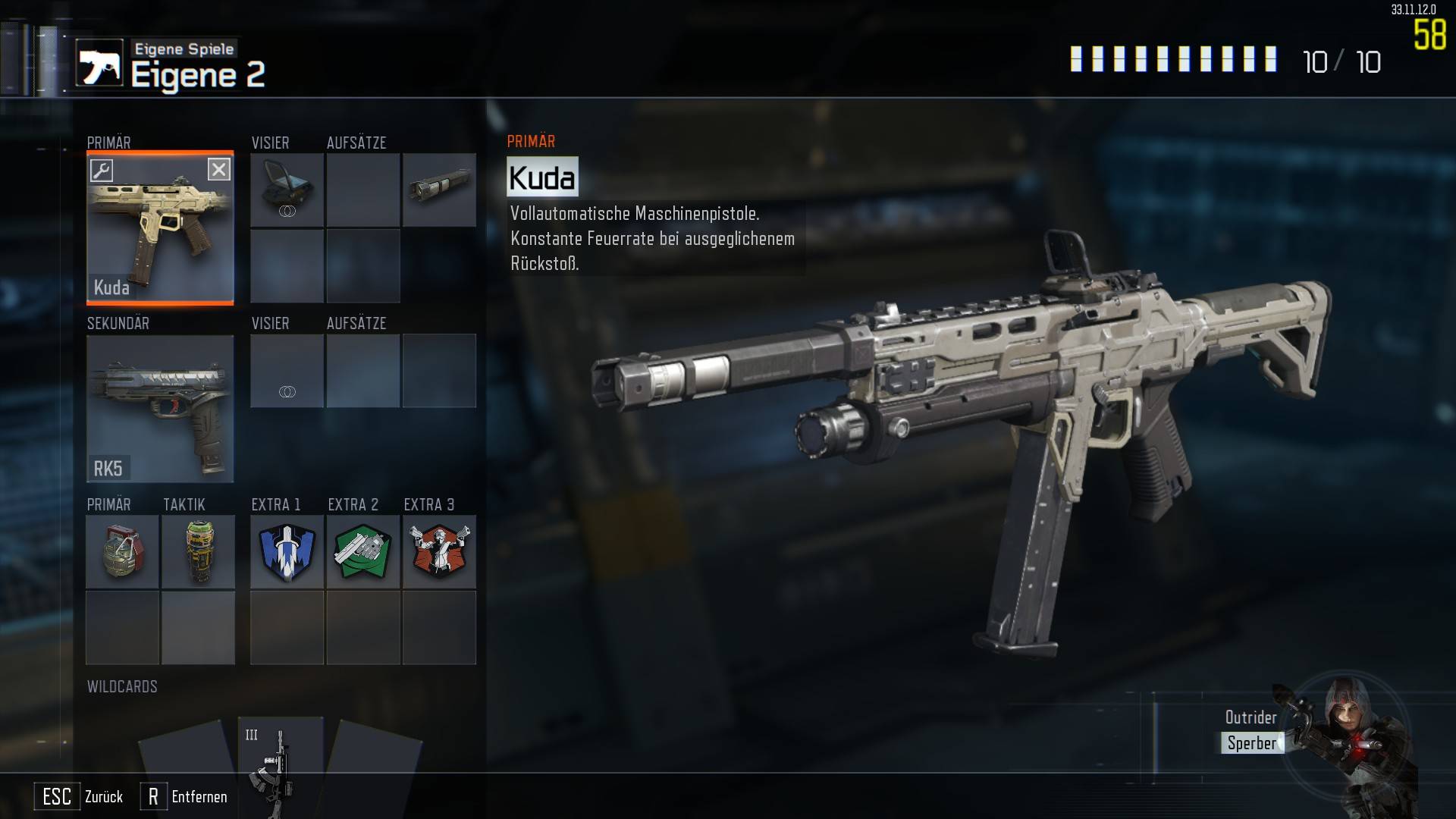Image resolution: width=1456 pixels, height=819 pixels.
Task: Select the RK5 secondary pistol slot
Action: 160,408
